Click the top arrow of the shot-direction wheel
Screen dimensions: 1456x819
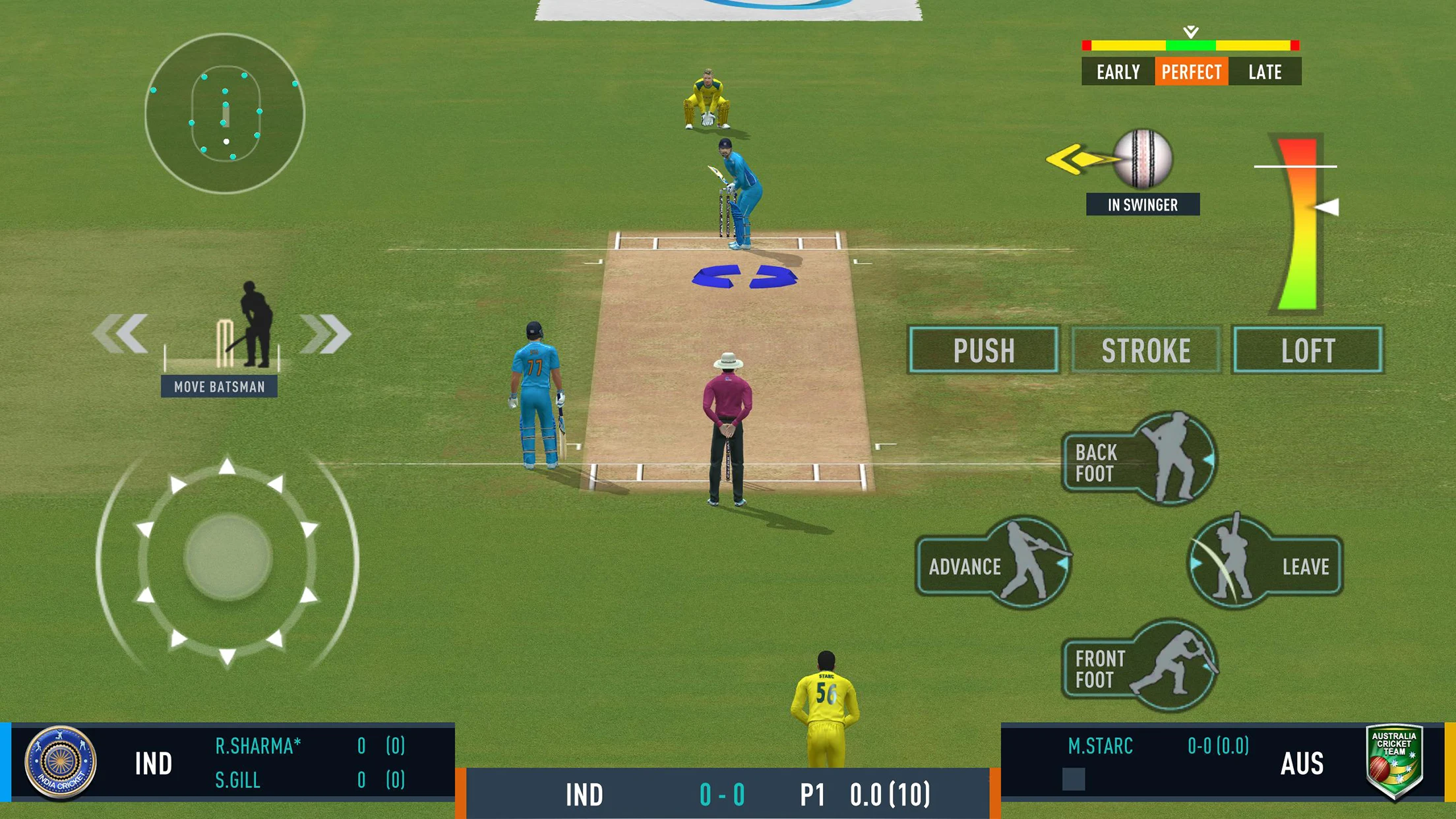click(227, 467)
